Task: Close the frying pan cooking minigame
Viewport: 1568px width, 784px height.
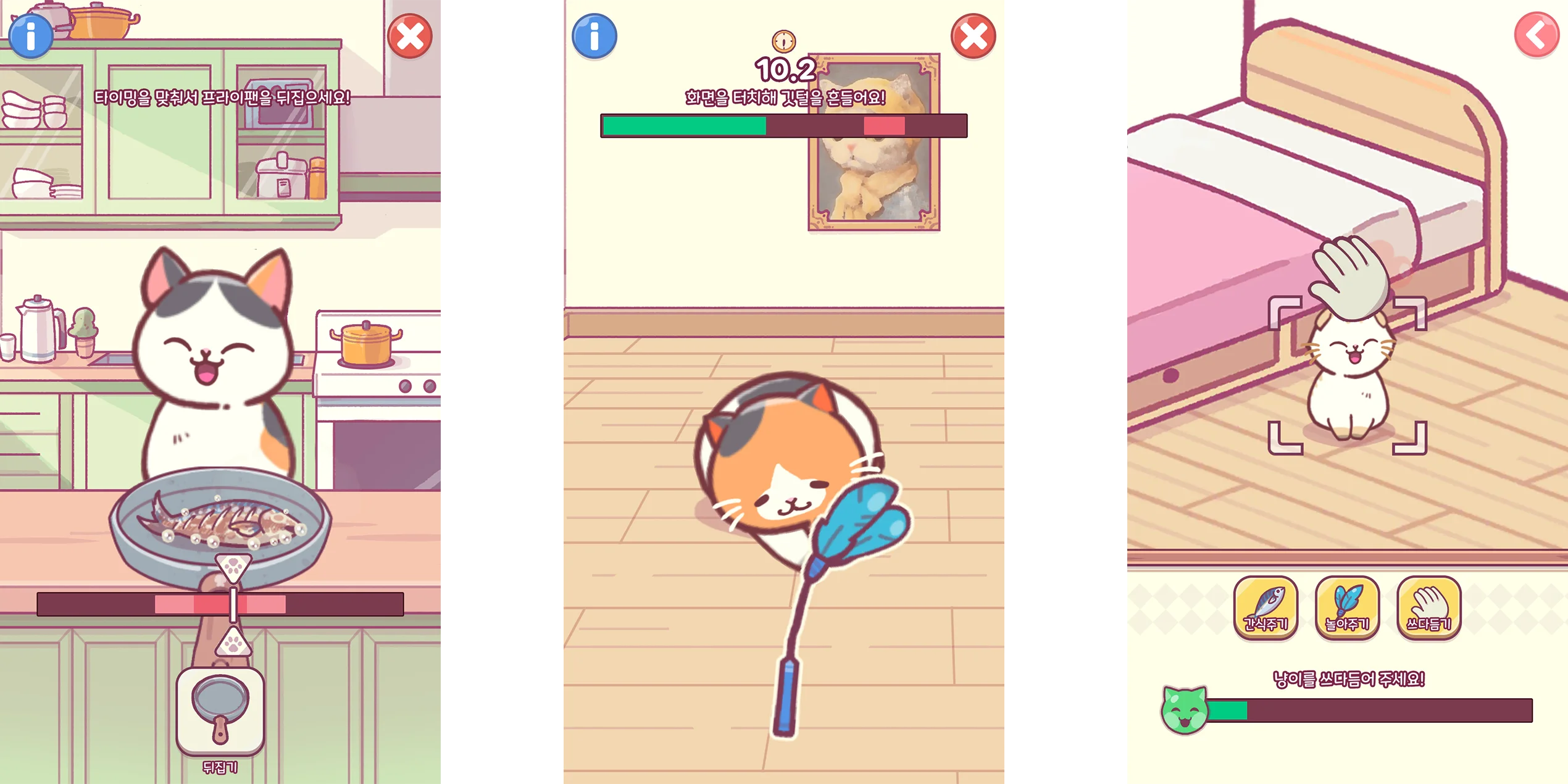Action: pyautogui.click(x=410, y=36)
